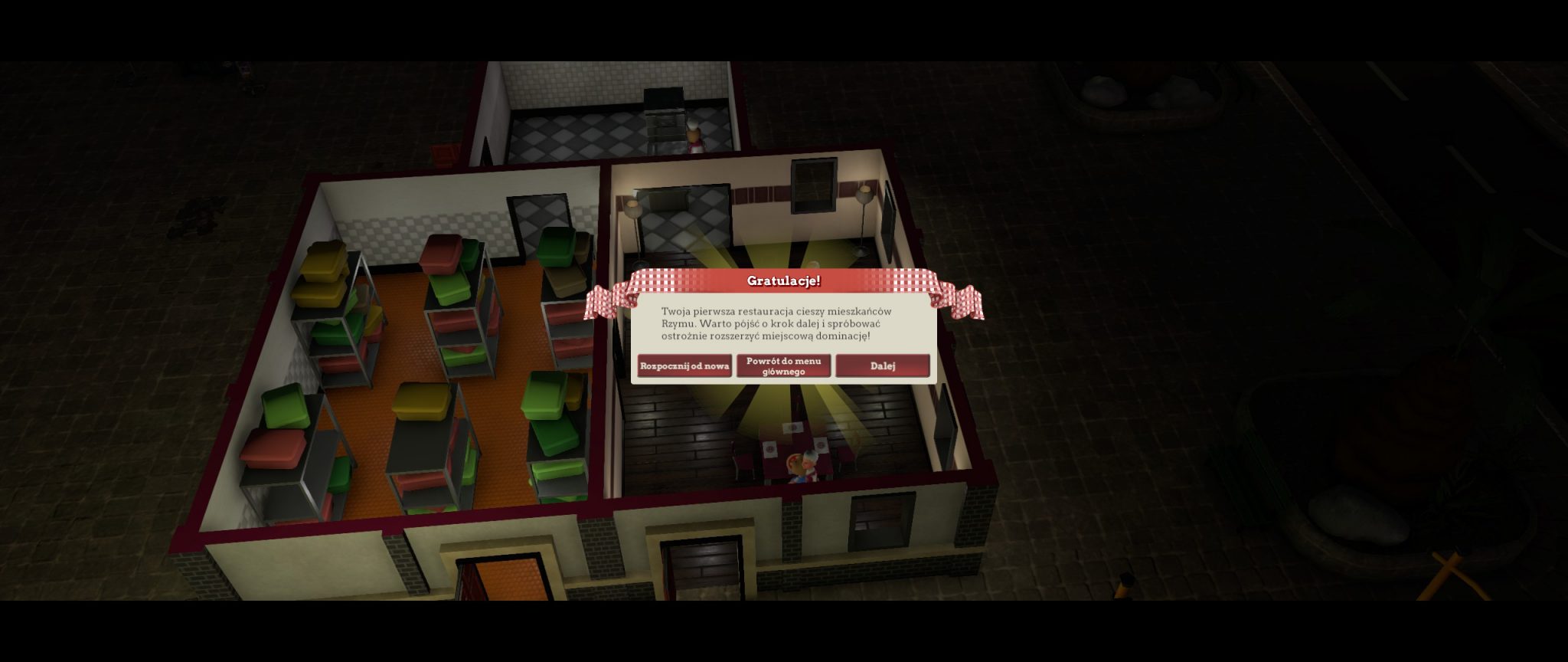Click the "Rozpocznij od nowa" restart button
Viewport: 1568px width, 662px height.
pyautogui.click(x=684, y=366)
